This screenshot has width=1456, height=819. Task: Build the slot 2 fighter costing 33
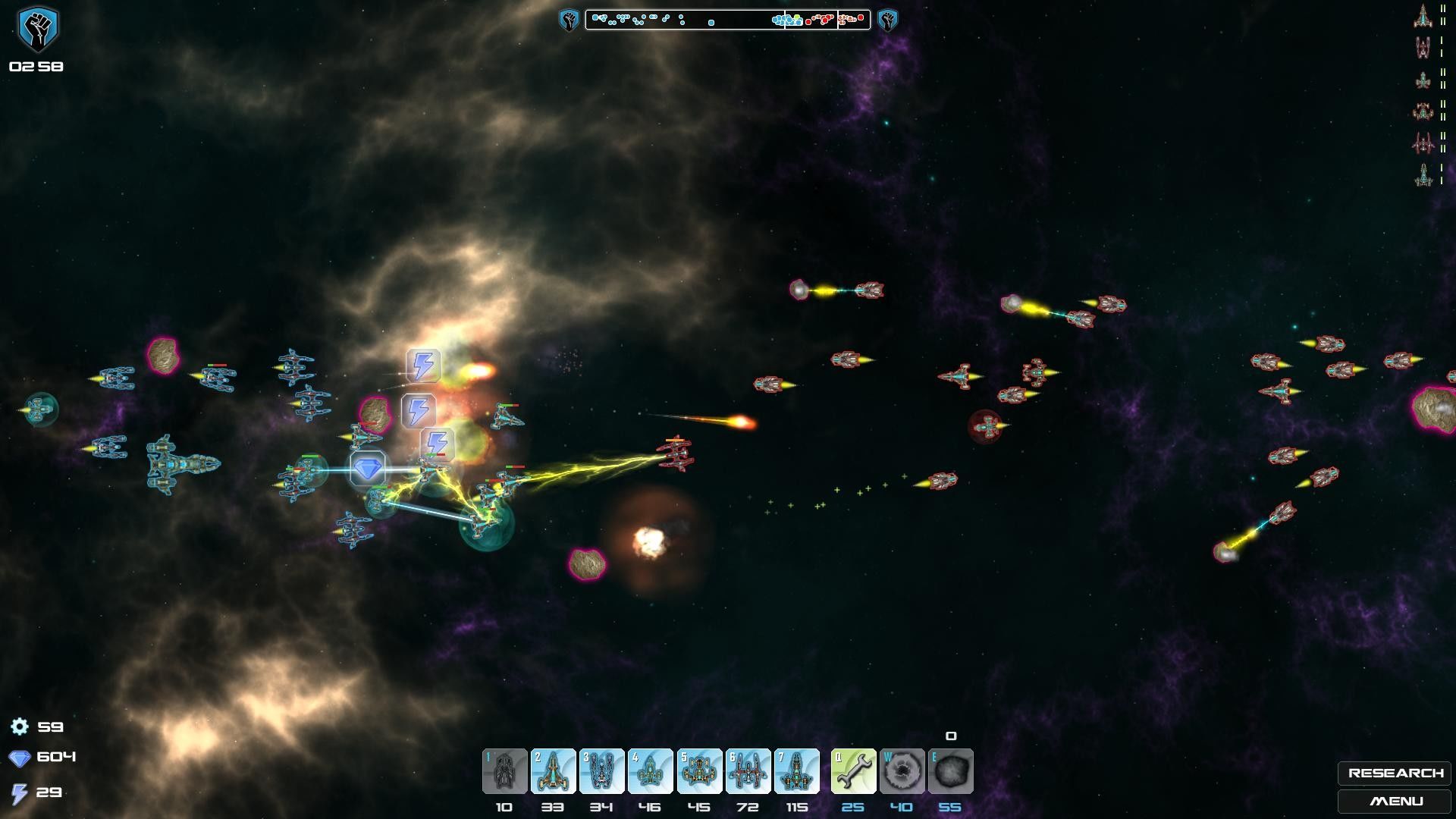(x=553, y=771)
